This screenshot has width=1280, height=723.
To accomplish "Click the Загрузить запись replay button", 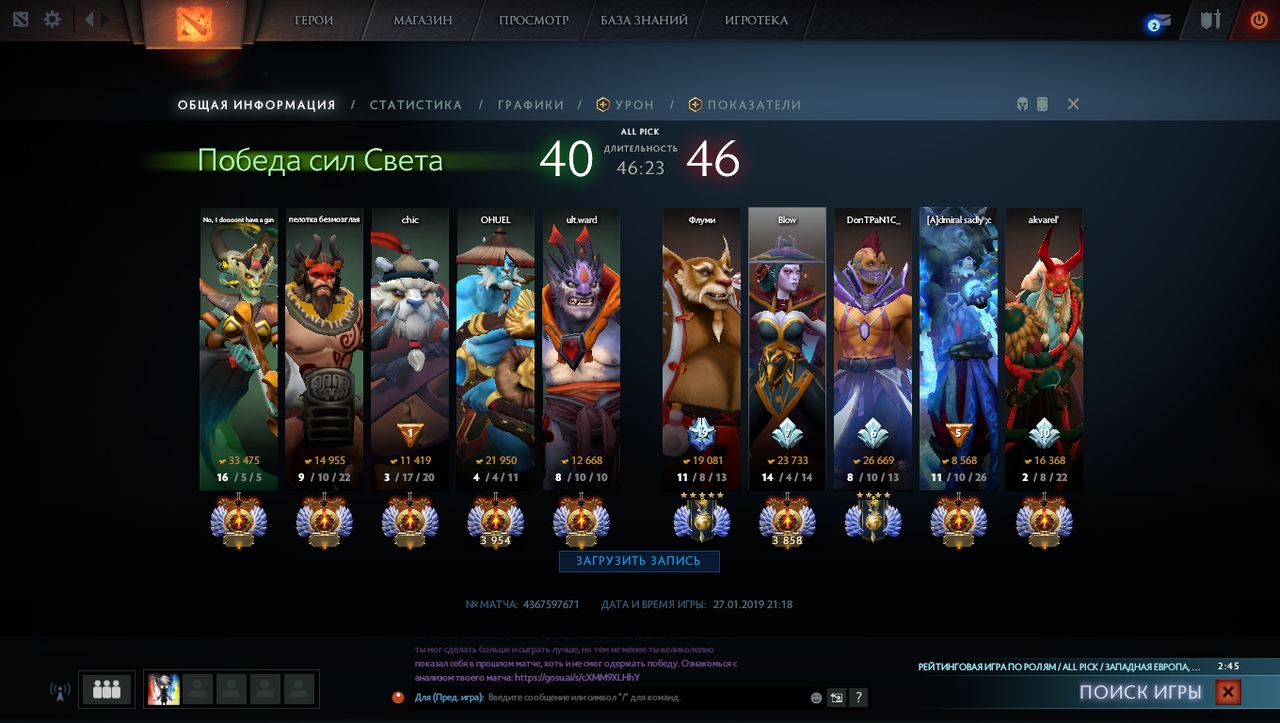I will pyautogui.click(x=639, y=561).
